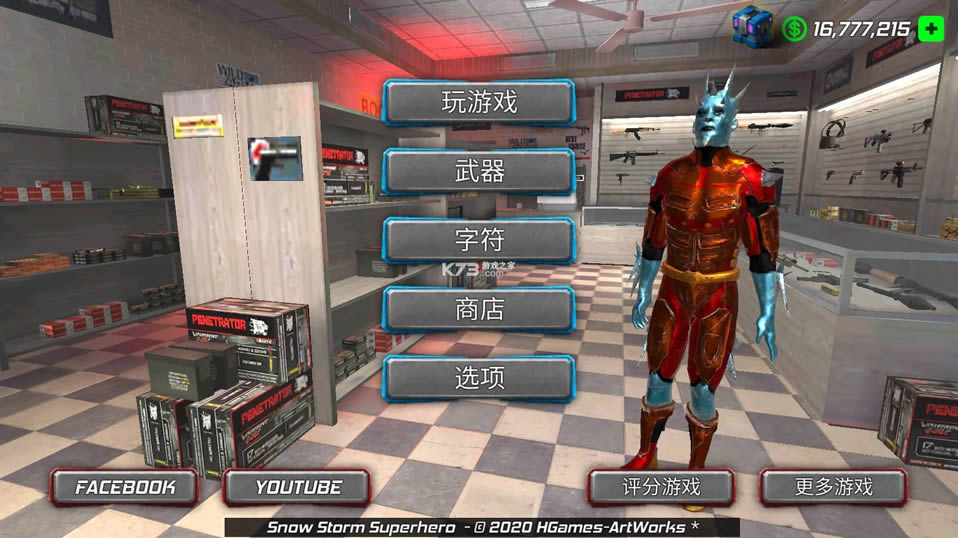
Task: Visit the Facebook page button
Action: (x=125, y=487)
